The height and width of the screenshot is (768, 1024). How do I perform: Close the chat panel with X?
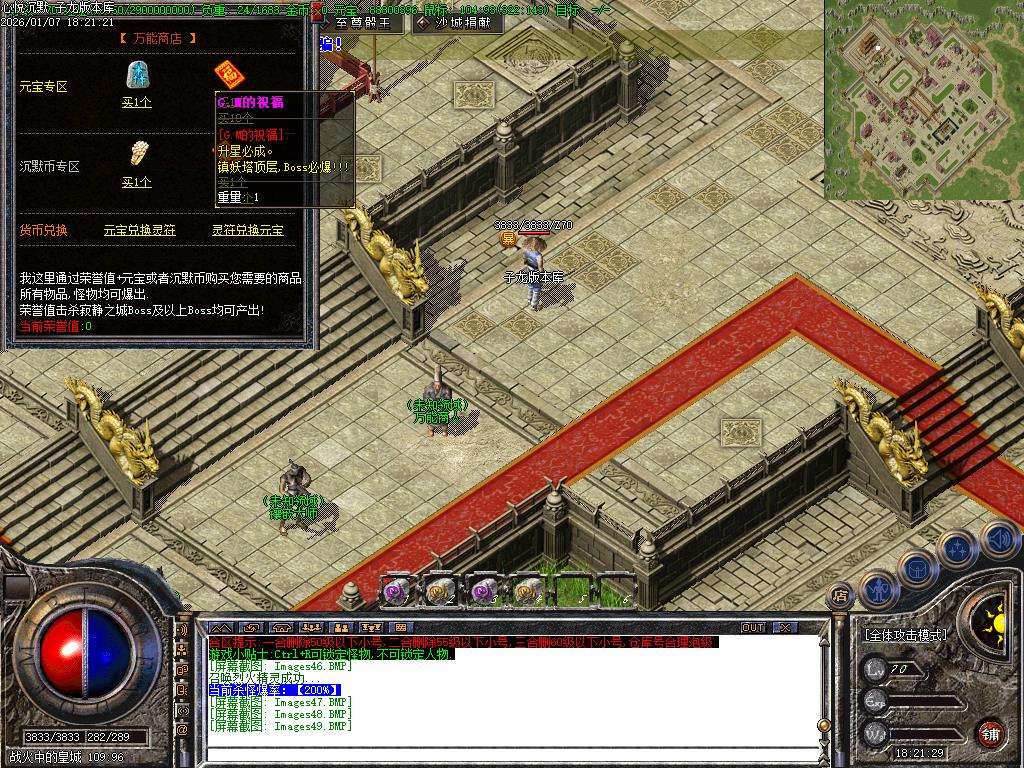pos(785,627)
